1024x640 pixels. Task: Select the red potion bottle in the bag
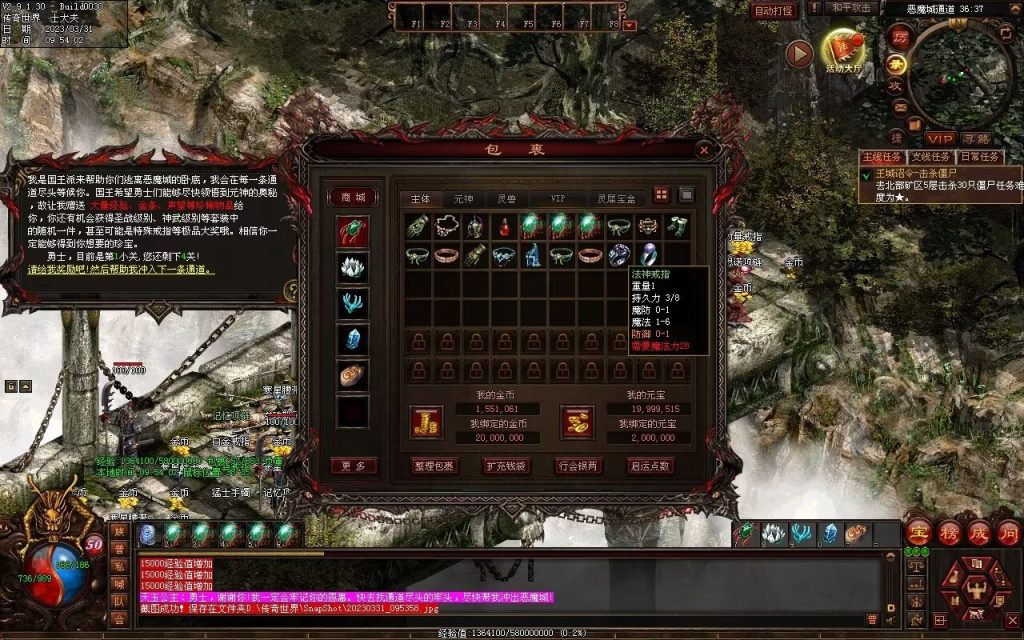(504, 227)
